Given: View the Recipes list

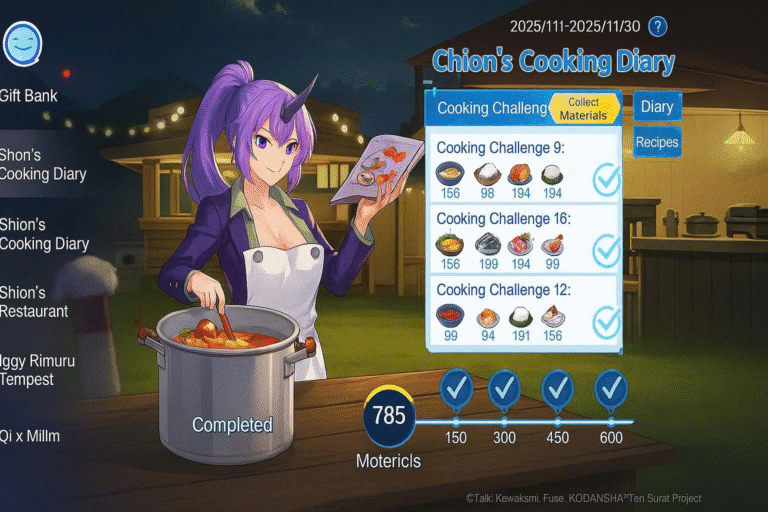Looking at the screenshot, I should (656, 142).
